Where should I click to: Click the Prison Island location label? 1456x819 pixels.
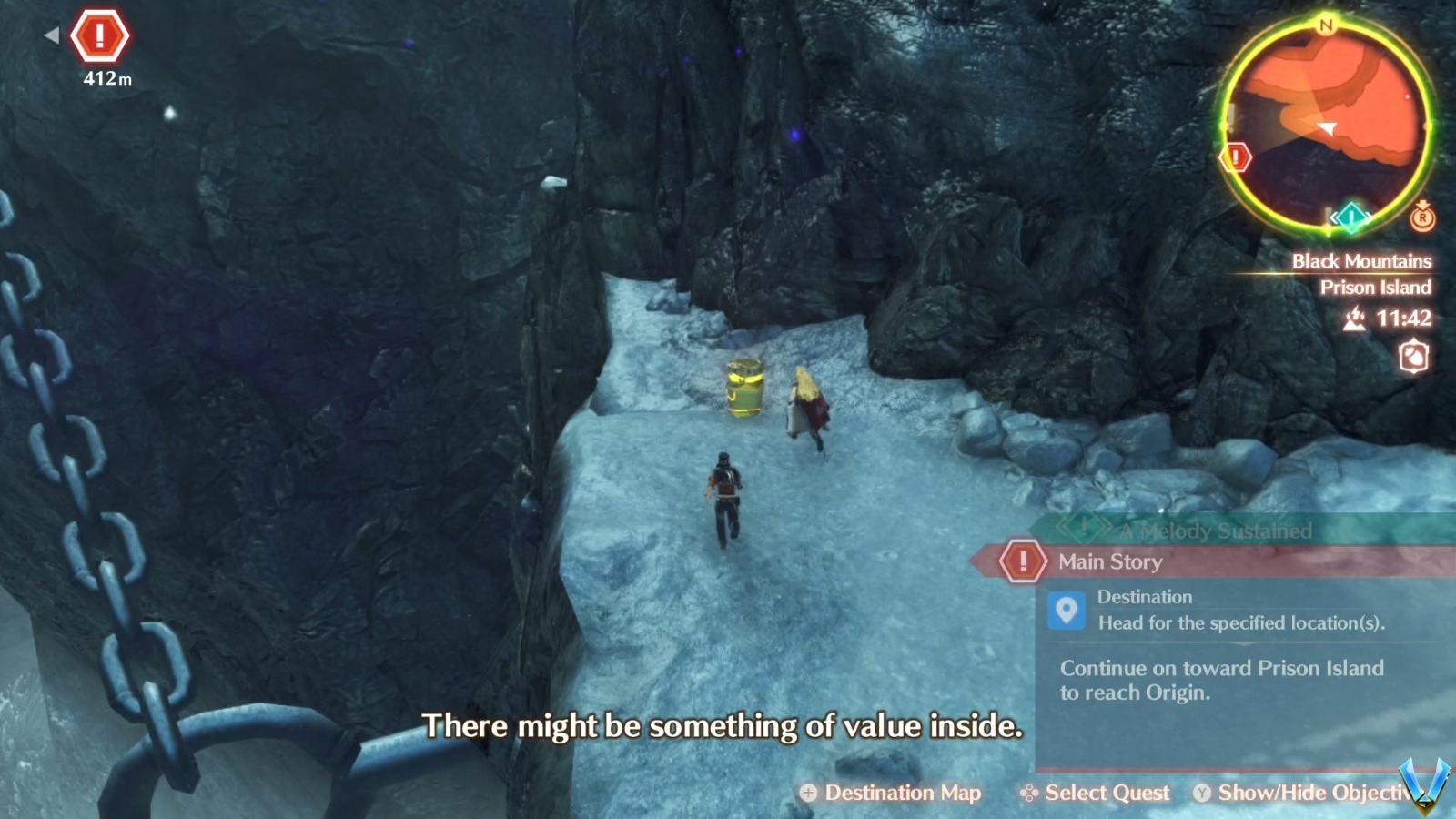click(1376, 288)
